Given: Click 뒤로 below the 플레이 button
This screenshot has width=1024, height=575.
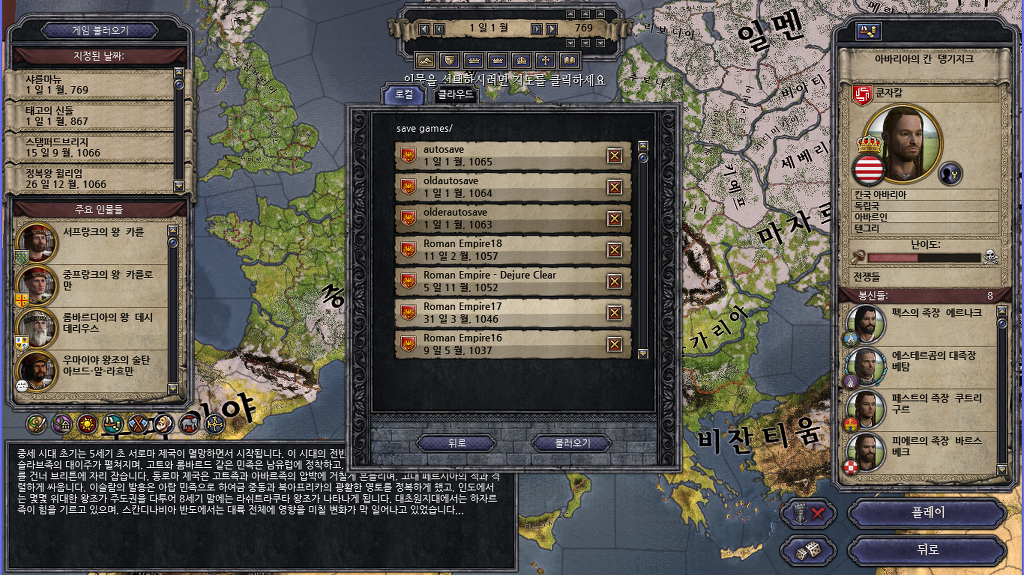Looking at the screenshot, I should [x=925, y=549].
